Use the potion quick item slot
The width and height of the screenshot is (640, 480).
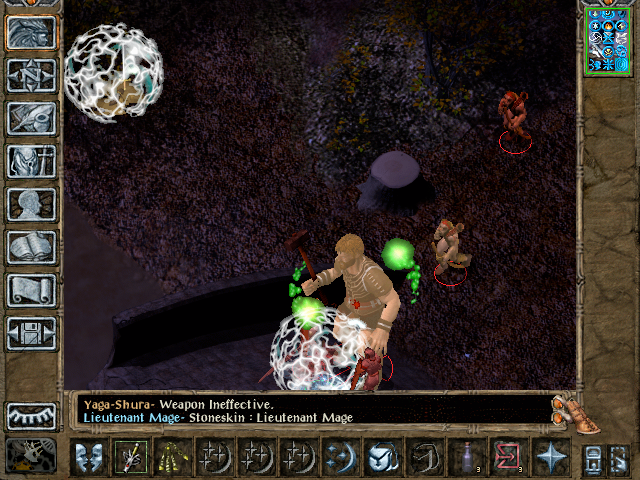click(x=465, y=457)
